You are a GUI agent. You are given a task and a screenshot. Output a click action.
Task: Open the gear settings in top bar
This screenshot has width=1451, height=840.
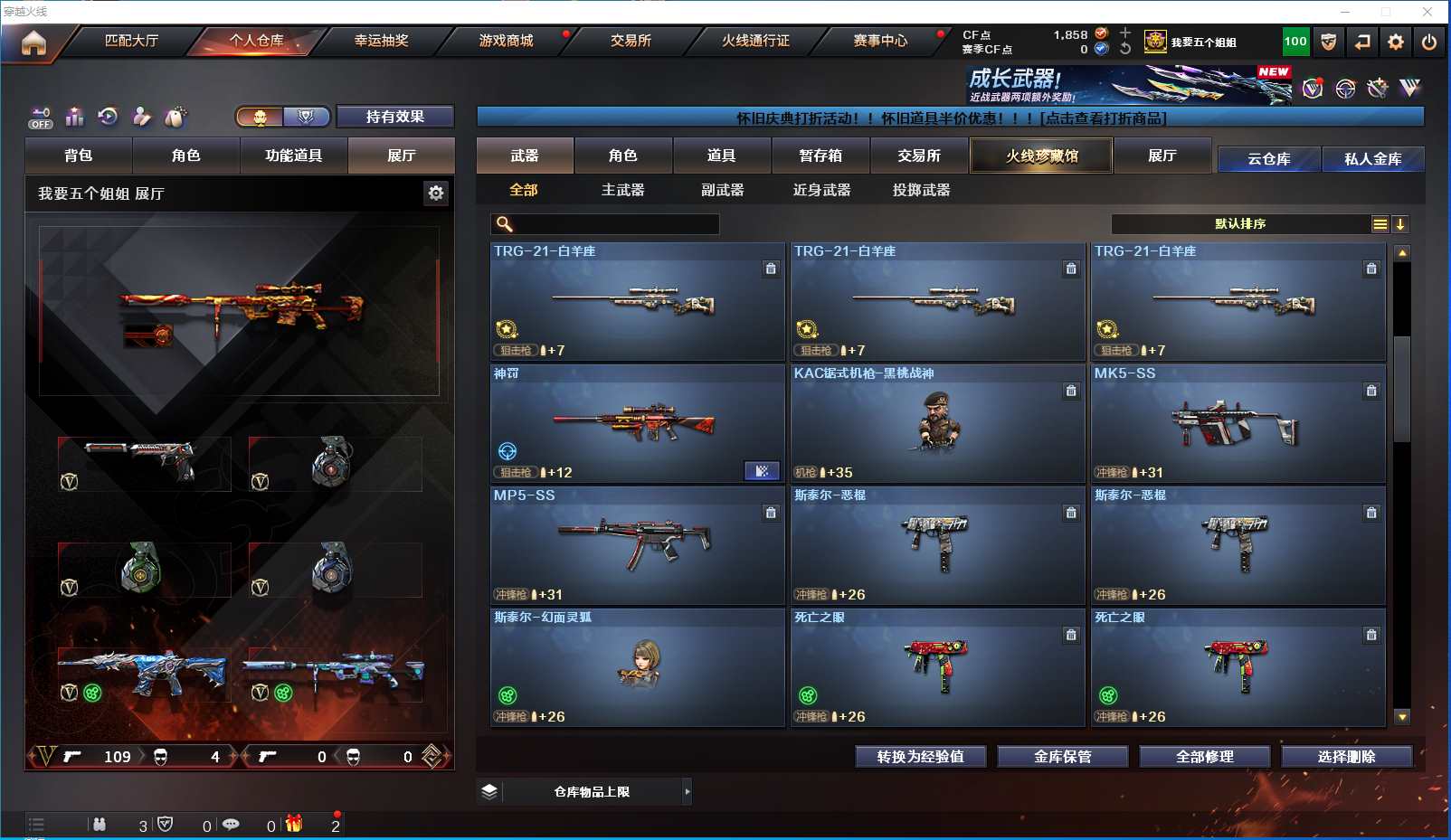pos(1396,42)
